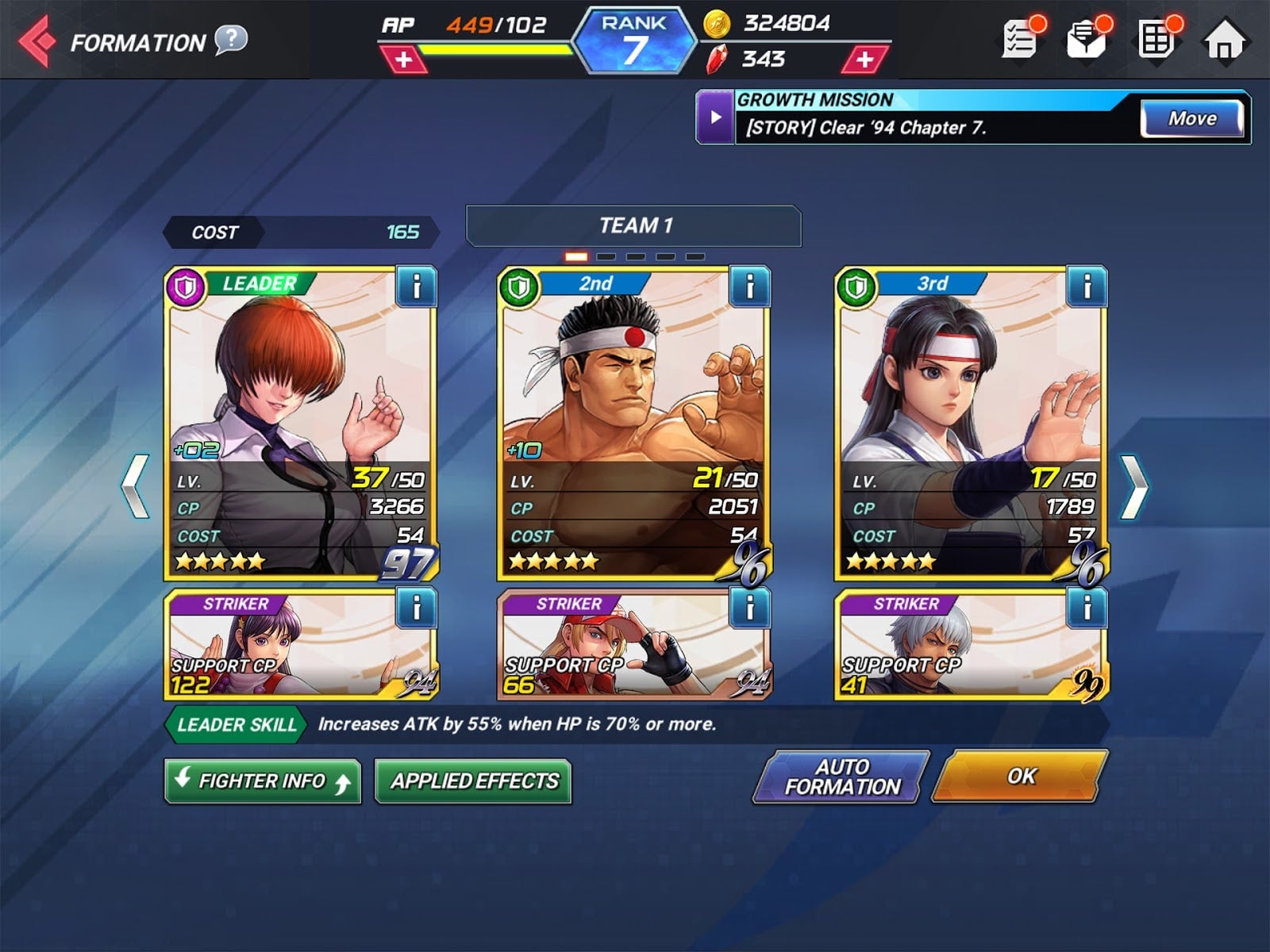Open Applied Effects
This screenshot has height=952, width=1270.
[474, 781]
